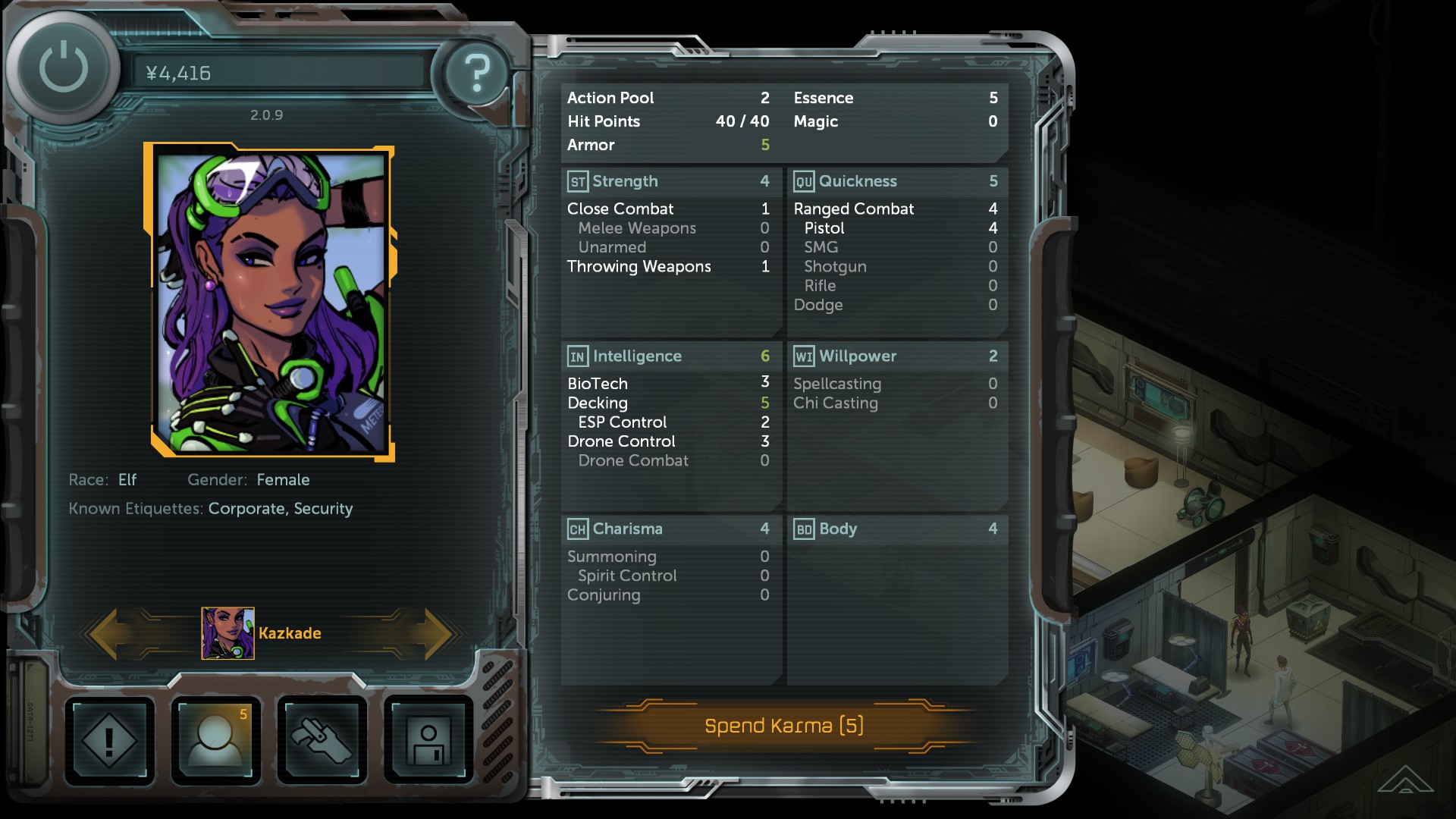This screenshot has height=819, width=1456.
Task: Click the Spend Karma button
Action: pyautogui.click(x=783, y=726)
